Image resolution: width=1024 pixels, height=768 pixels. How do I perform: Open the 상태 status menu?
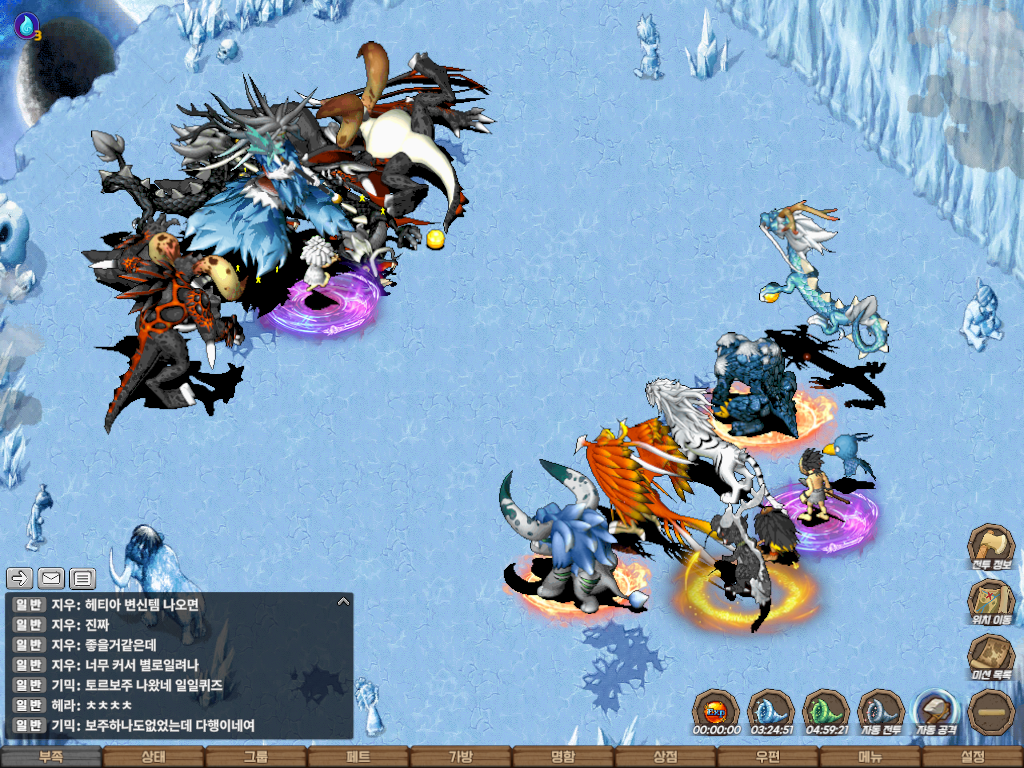(x=153, y=757)
